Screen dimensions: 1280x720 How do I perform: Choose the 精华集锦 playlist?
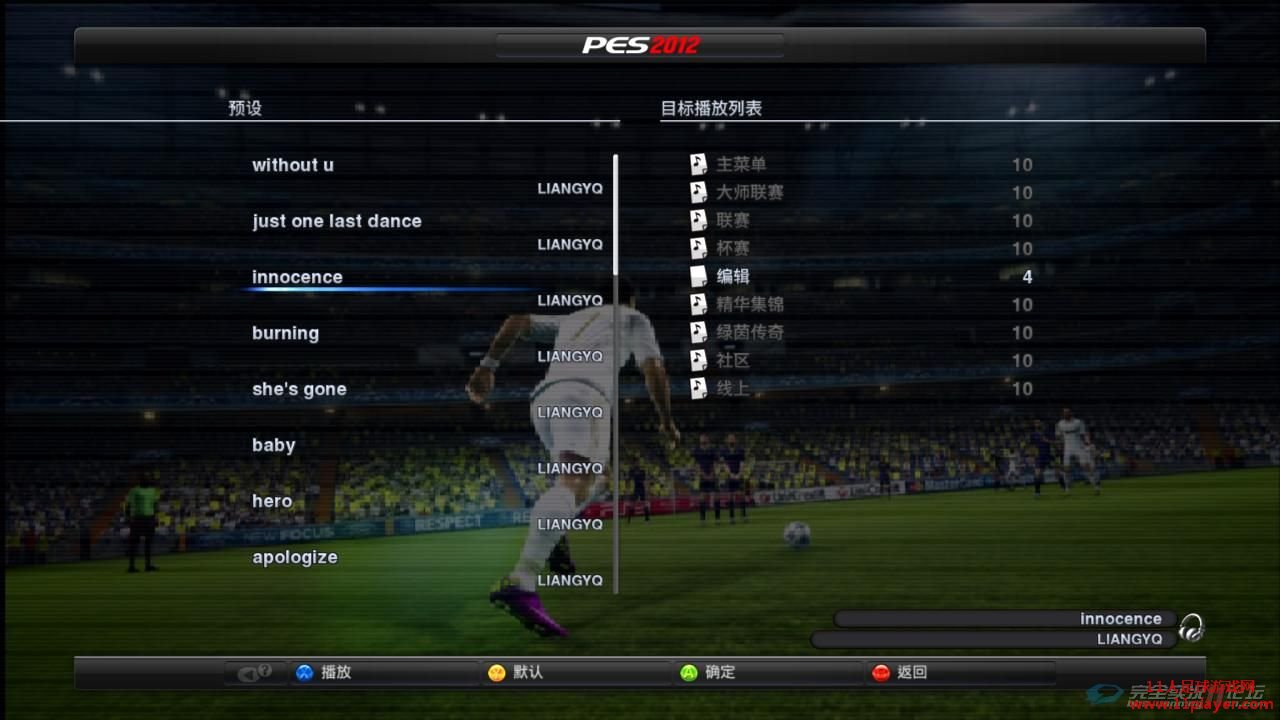point(750,304)
